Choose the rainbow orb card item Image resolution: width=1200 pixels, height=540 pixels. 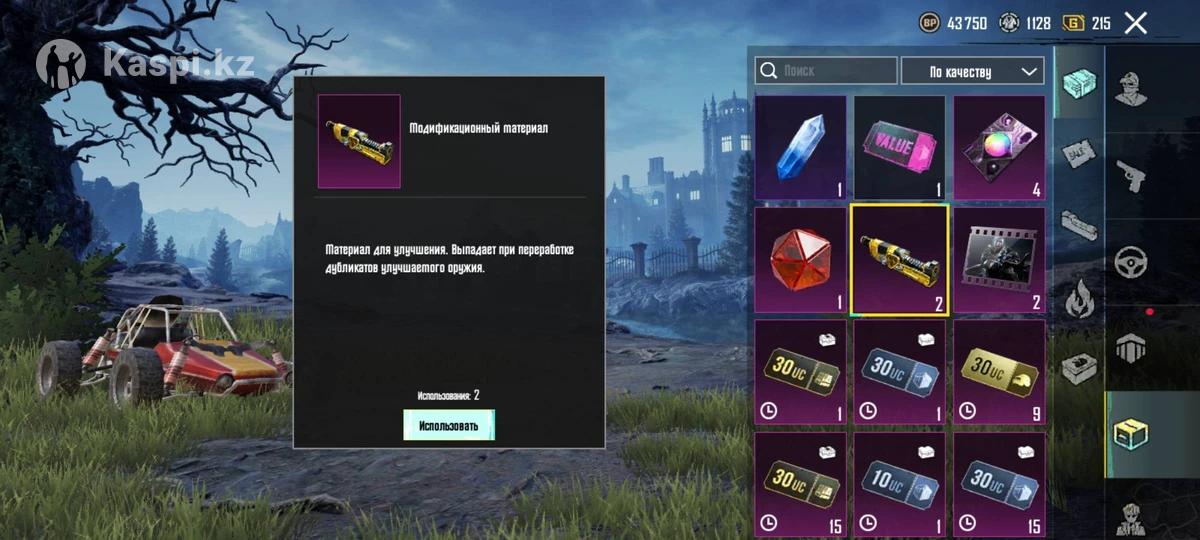(x=998, y=147)
